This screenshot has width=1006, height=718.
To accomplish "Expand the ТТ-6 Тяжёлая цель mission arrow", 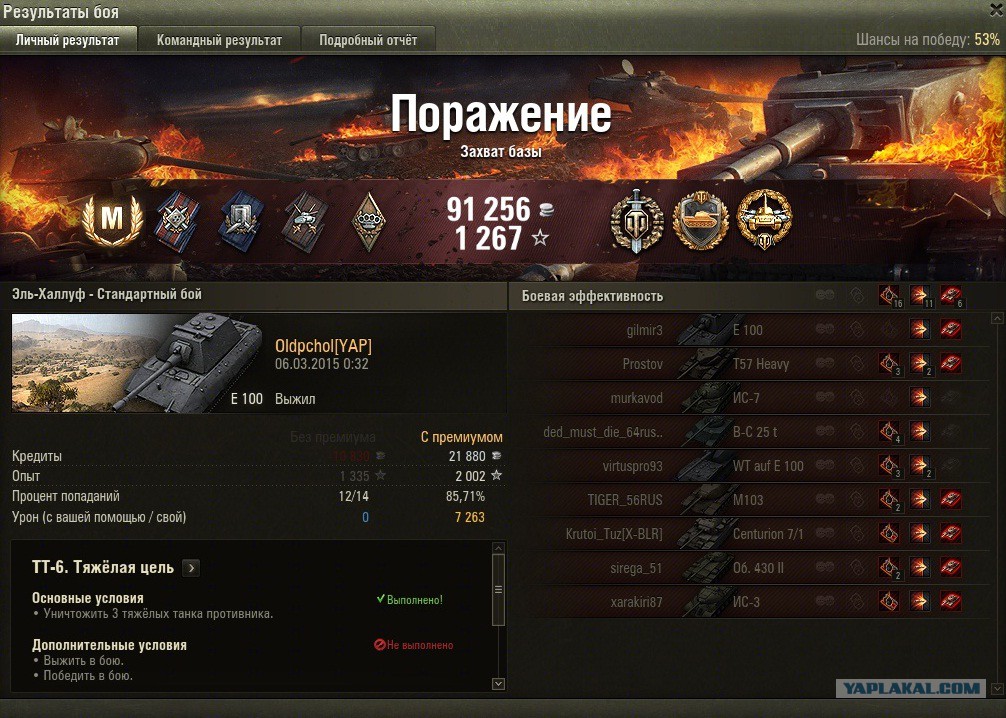I will pyautogui.click(x=191, y=568).
